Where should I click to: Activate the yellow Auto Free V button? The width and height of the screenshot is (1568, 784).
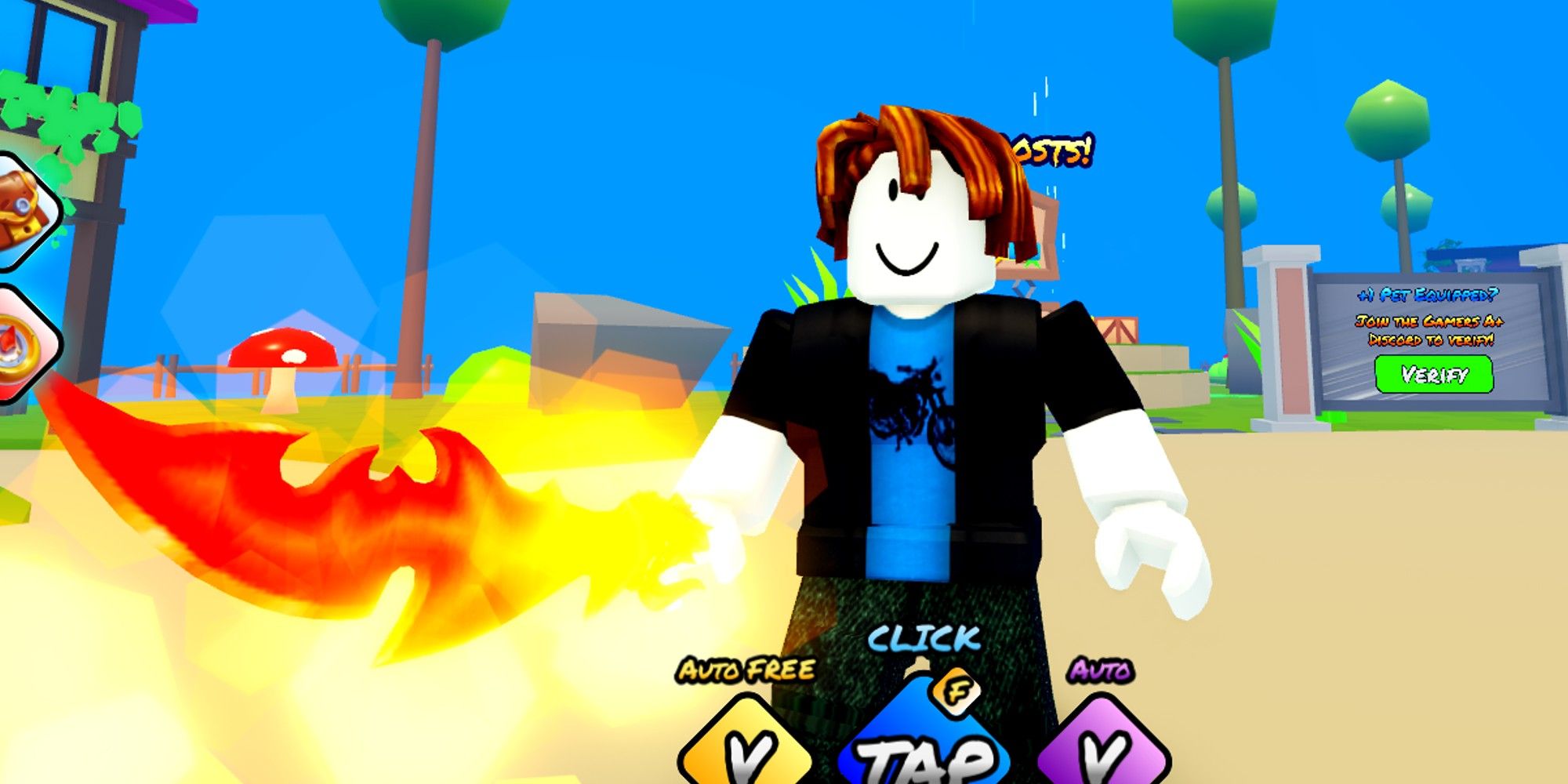(x=745, y=753)
